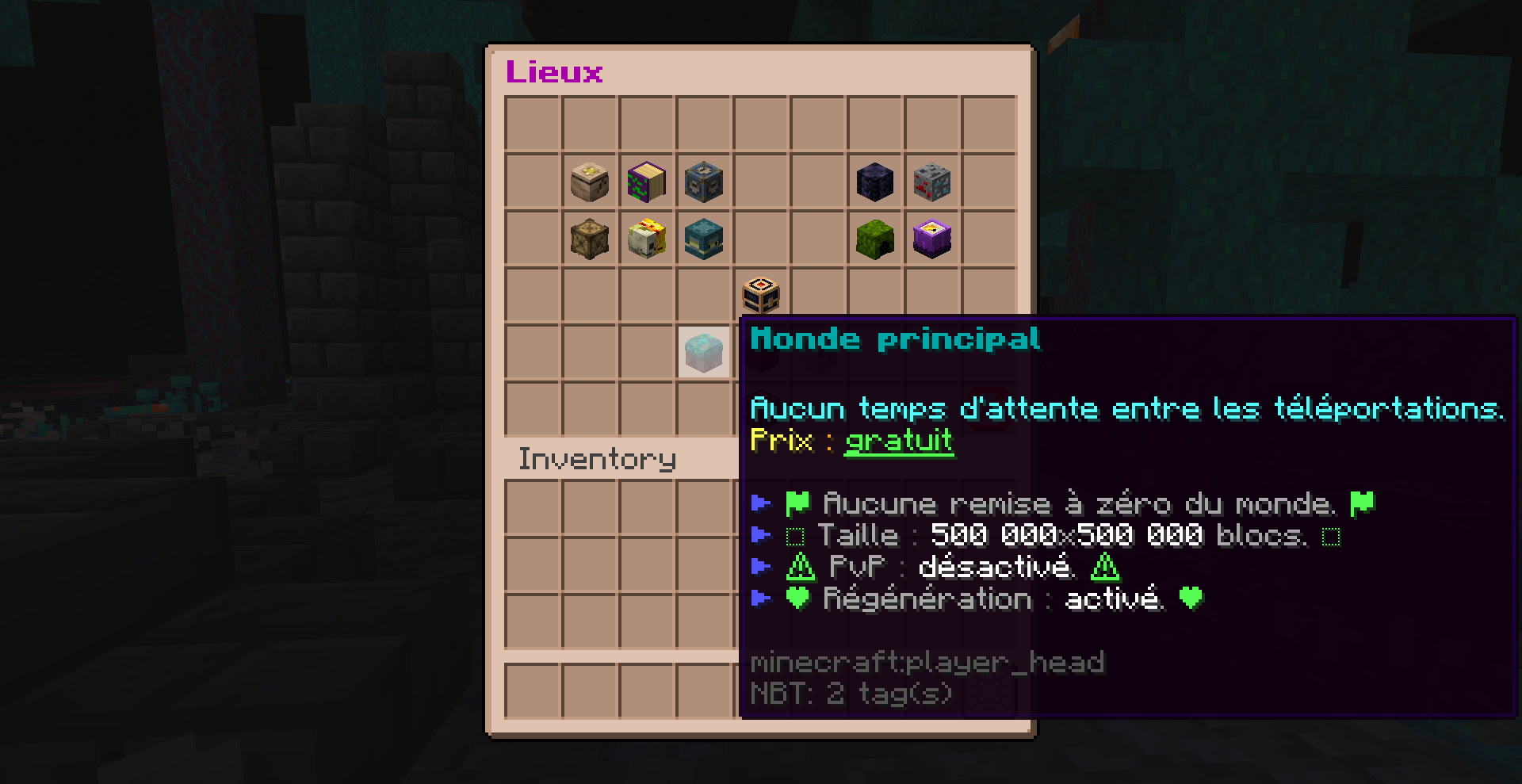This screenshot has height=784, width=1522.
Task: Select the blue-gray metal block head
Action: (703, 182)
